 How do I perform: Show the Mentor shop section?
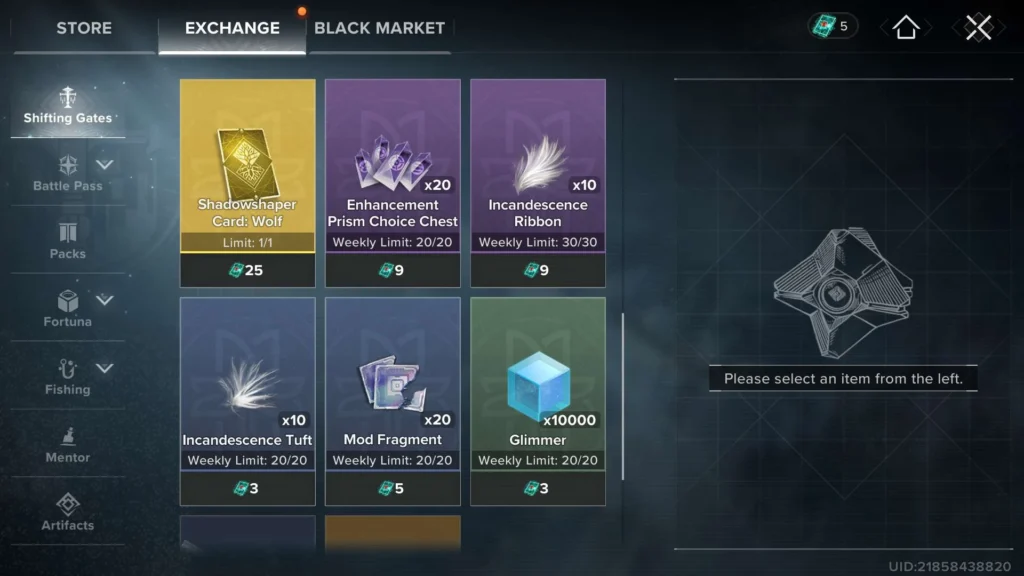(68, 445)
